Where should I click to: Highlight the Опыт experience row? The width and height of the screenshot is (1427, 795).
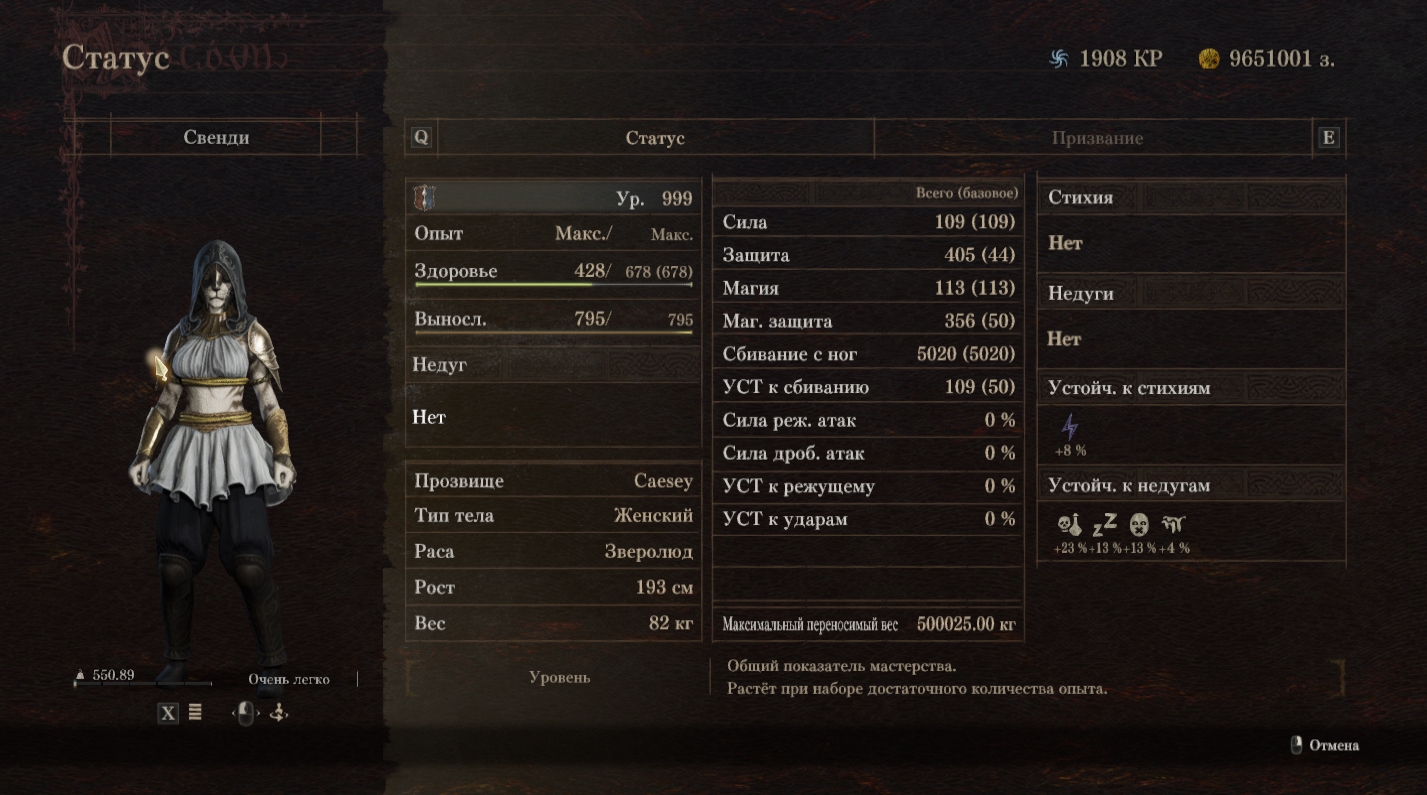pyautogui.click(x=553, y=233)
